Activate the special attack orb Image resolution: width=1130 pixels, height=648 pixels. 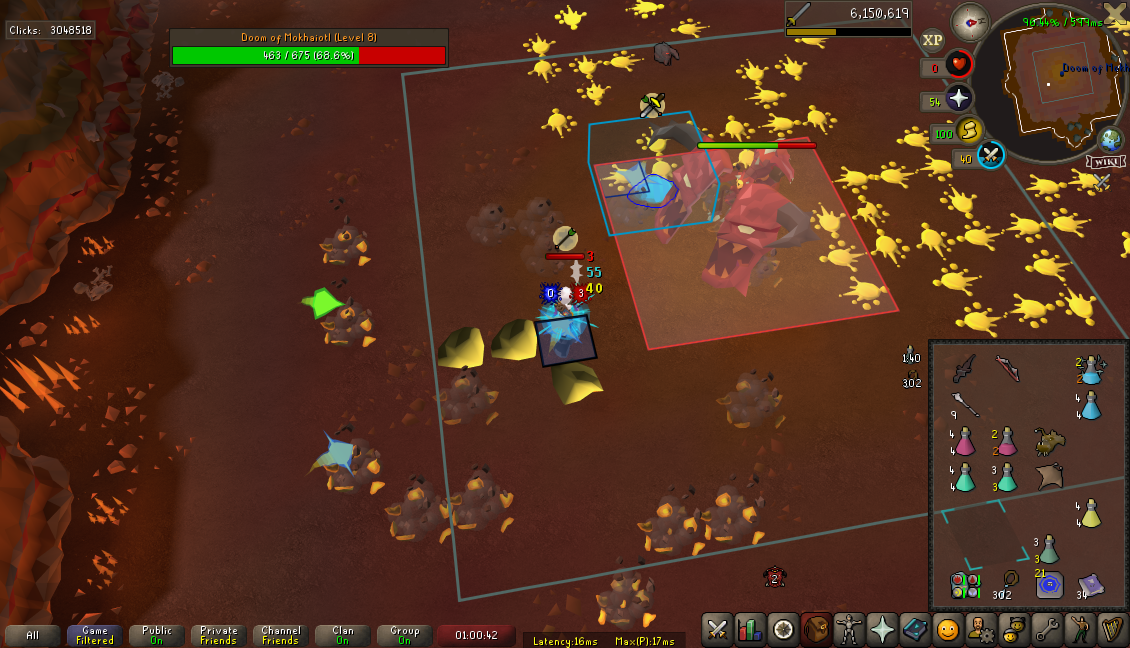point(990,155)
